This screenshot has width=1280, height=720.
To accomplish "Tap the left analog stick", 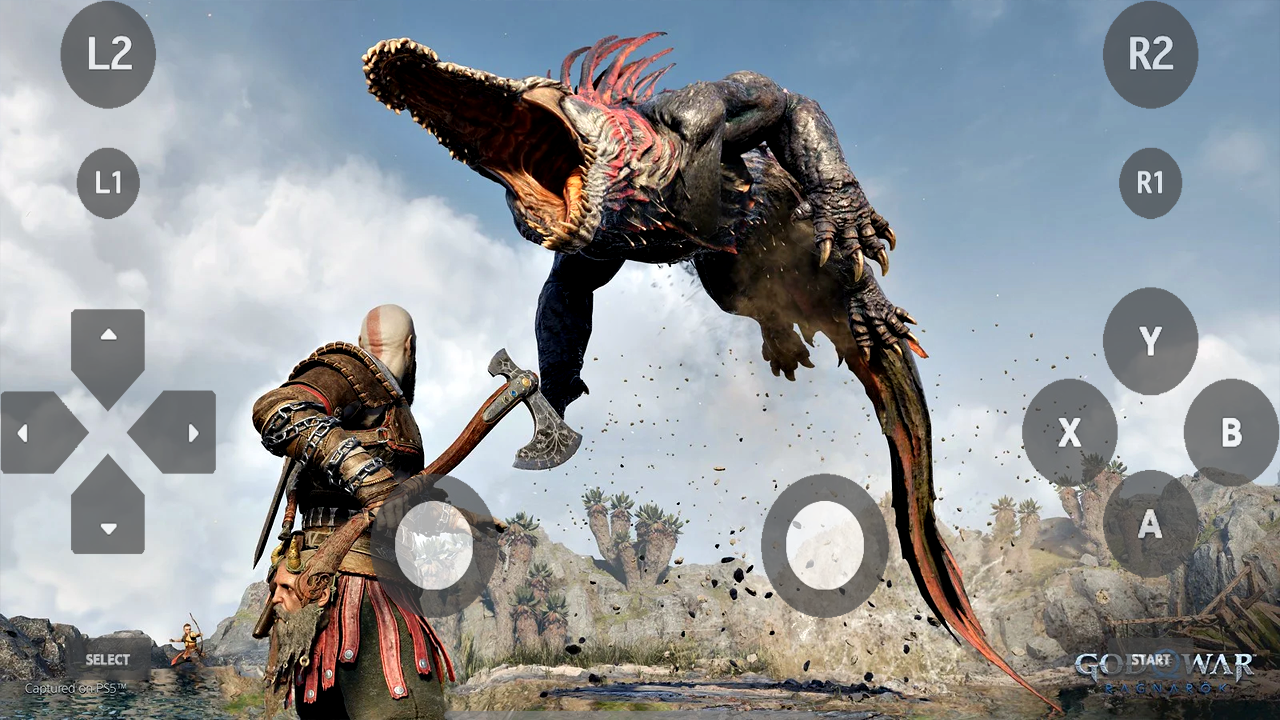I will pyautogui.click(x=435, y=543).
